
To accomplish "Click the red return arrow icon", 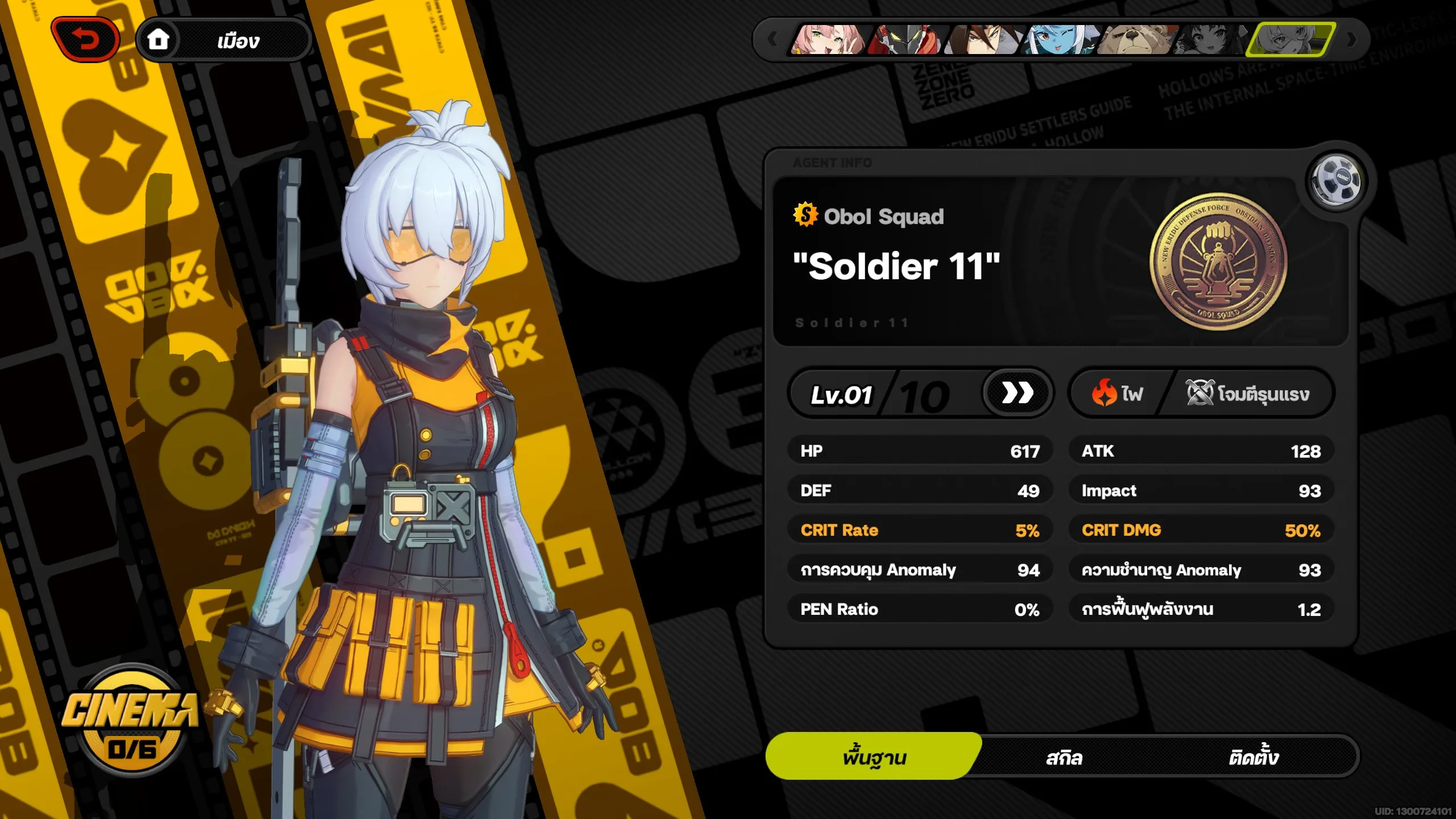I will pos(85,38).
